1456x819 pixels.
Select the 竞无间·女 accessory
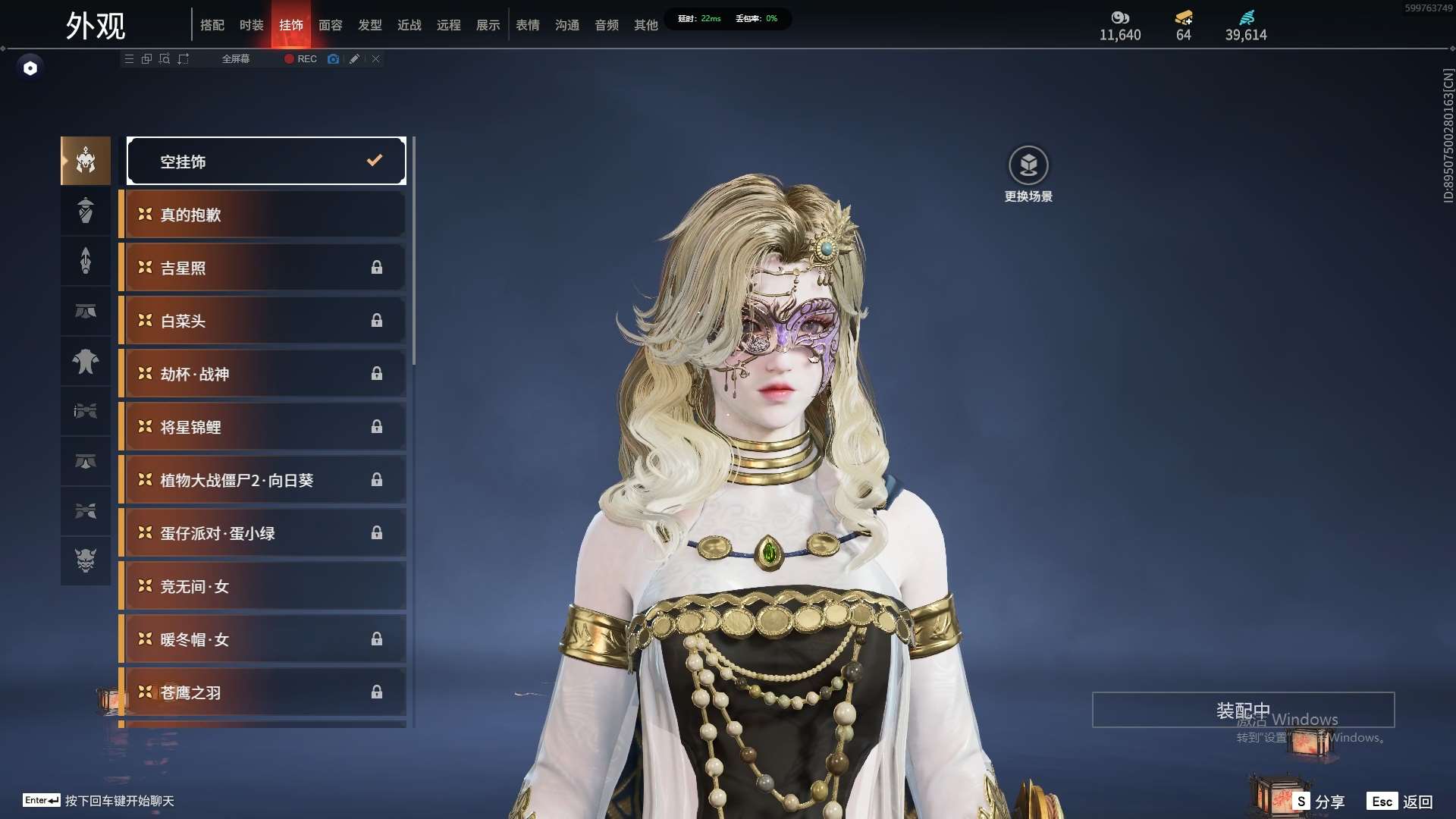pos(264,586)
